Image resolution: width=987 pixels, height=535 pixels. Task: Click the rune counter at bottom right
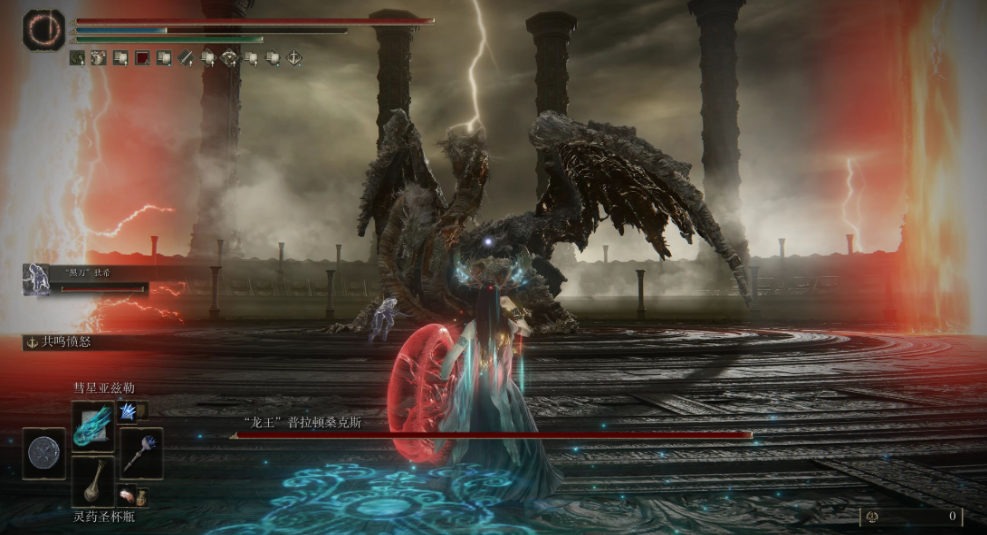(x=910, y=516)
